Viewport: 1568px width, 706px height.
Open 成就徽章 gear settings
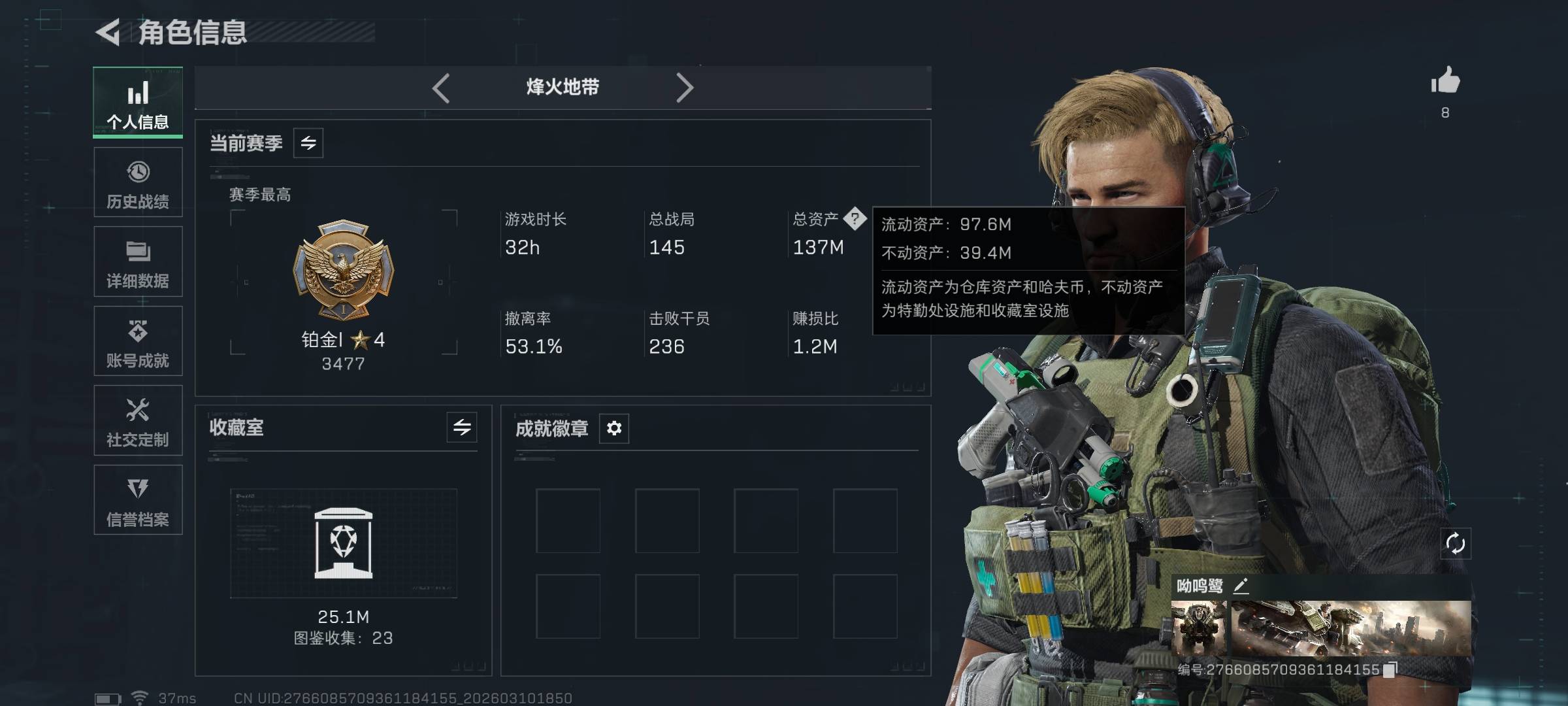click(x=614, y=429)
